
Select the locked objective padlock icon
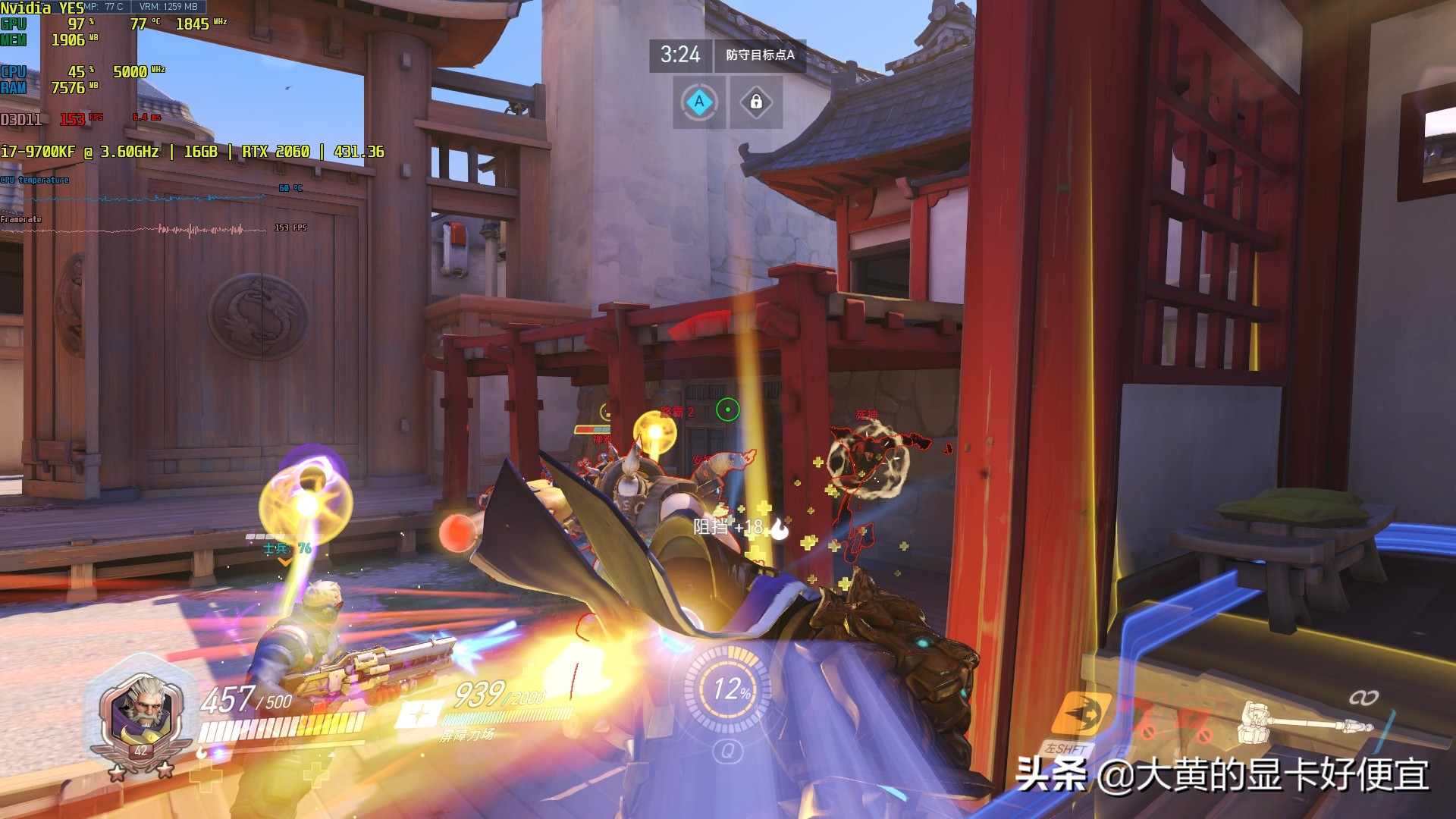tap(756, 102)
